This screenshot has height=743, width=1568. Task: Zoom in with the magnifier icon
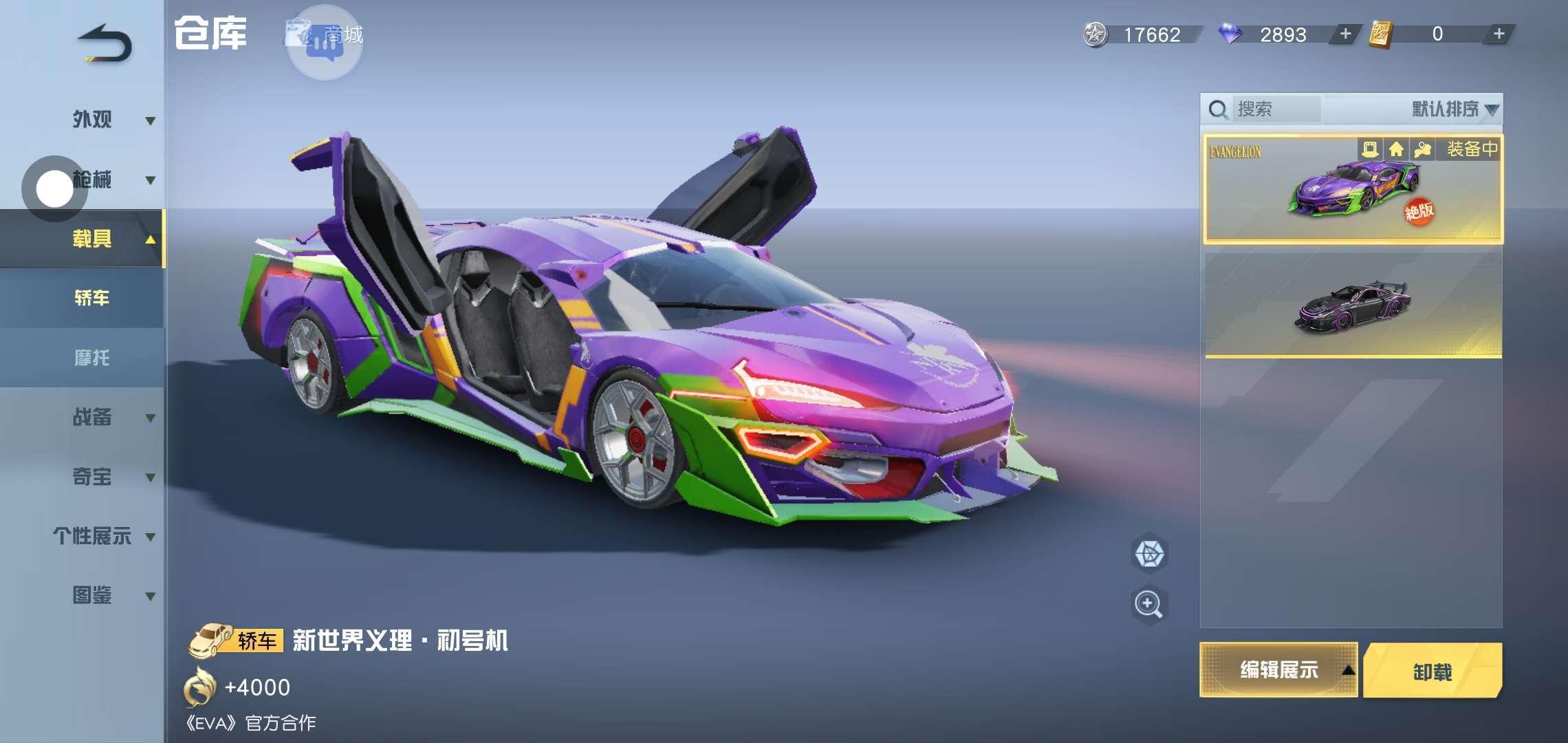[1148, 605]
